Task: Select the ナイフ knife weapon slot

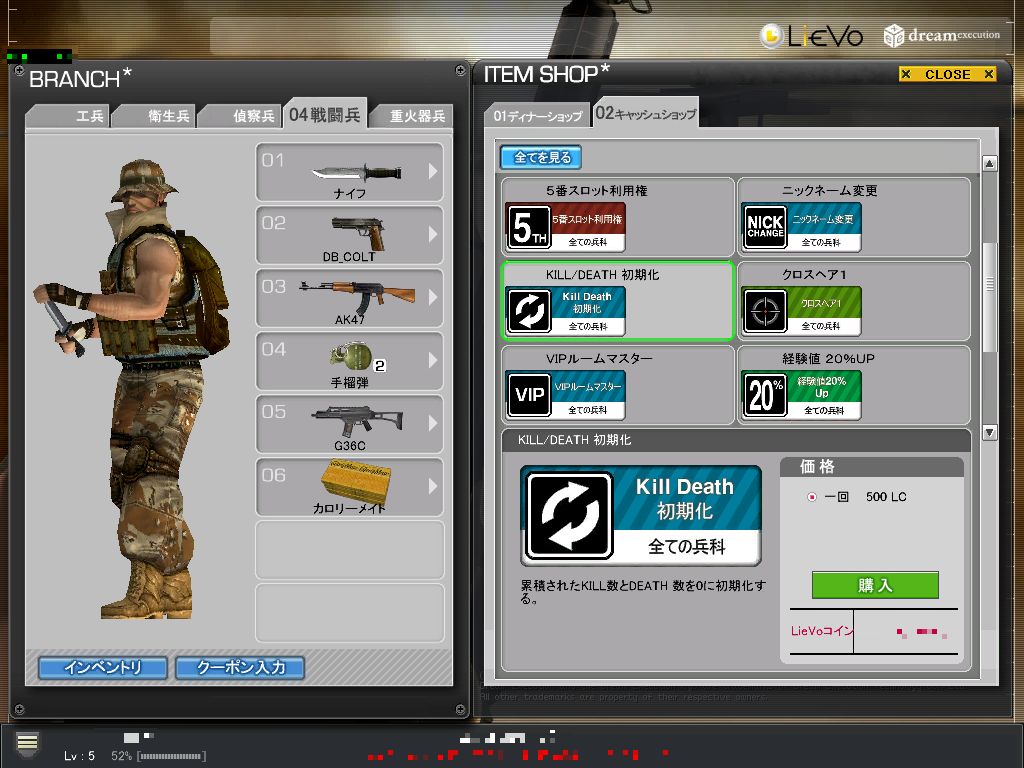Action: (x=350, y=172)
